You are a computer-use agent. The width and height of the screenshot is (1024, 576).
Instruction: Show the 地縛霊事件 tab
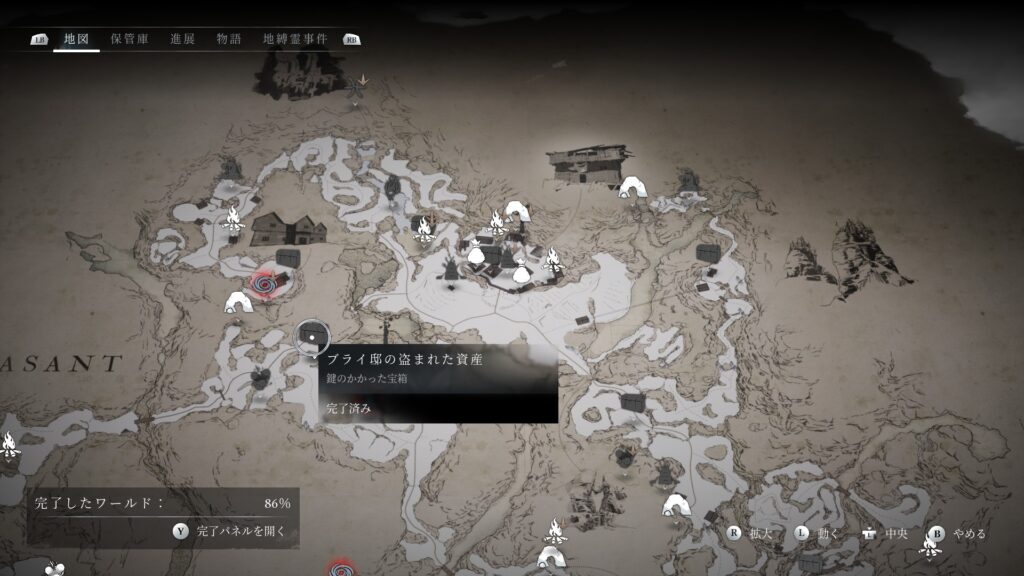pos(295,39)
